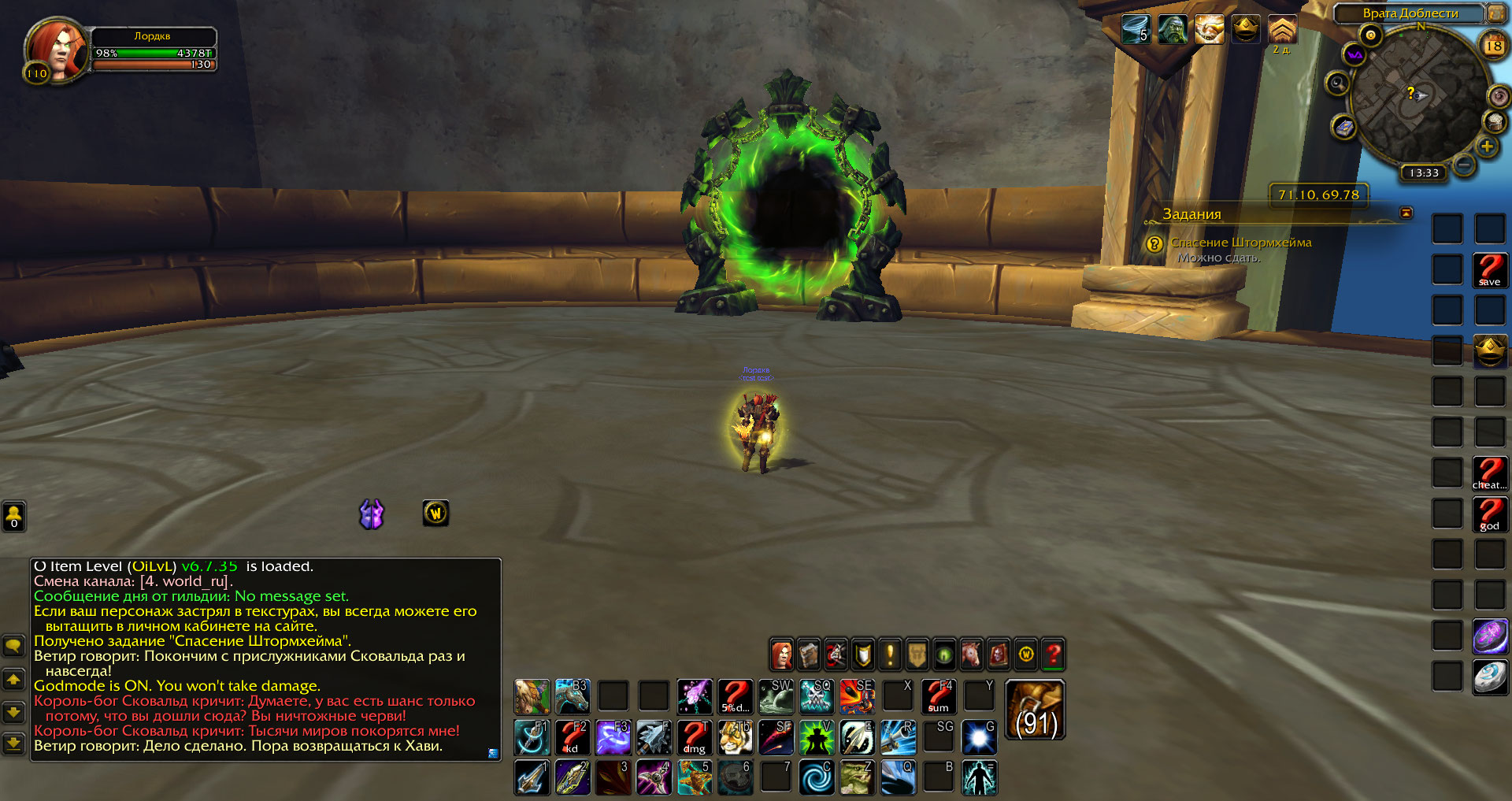
Task: Open the character info micro button
Action: pos(782,655)
